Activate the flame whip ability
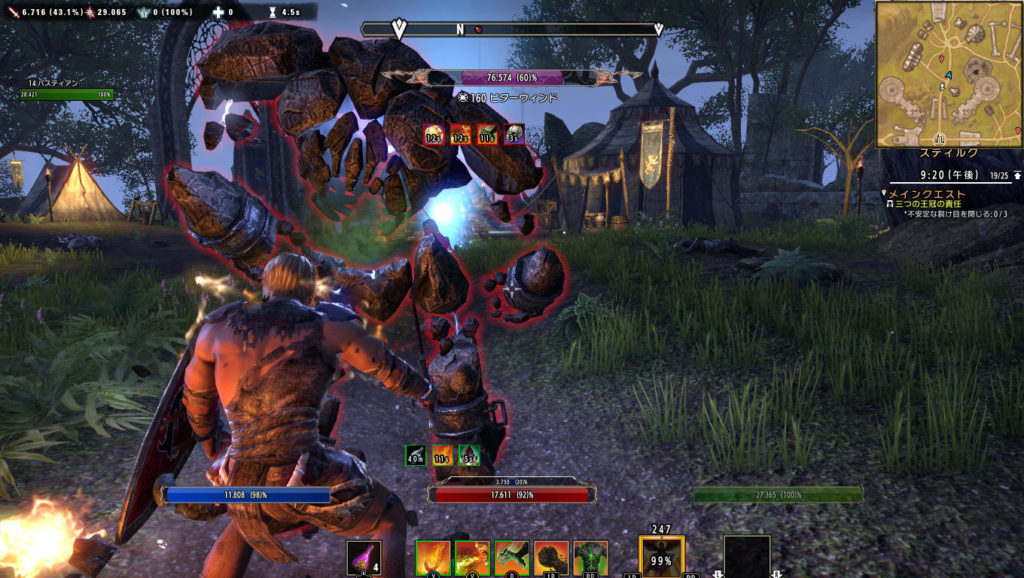 (432, 558)
